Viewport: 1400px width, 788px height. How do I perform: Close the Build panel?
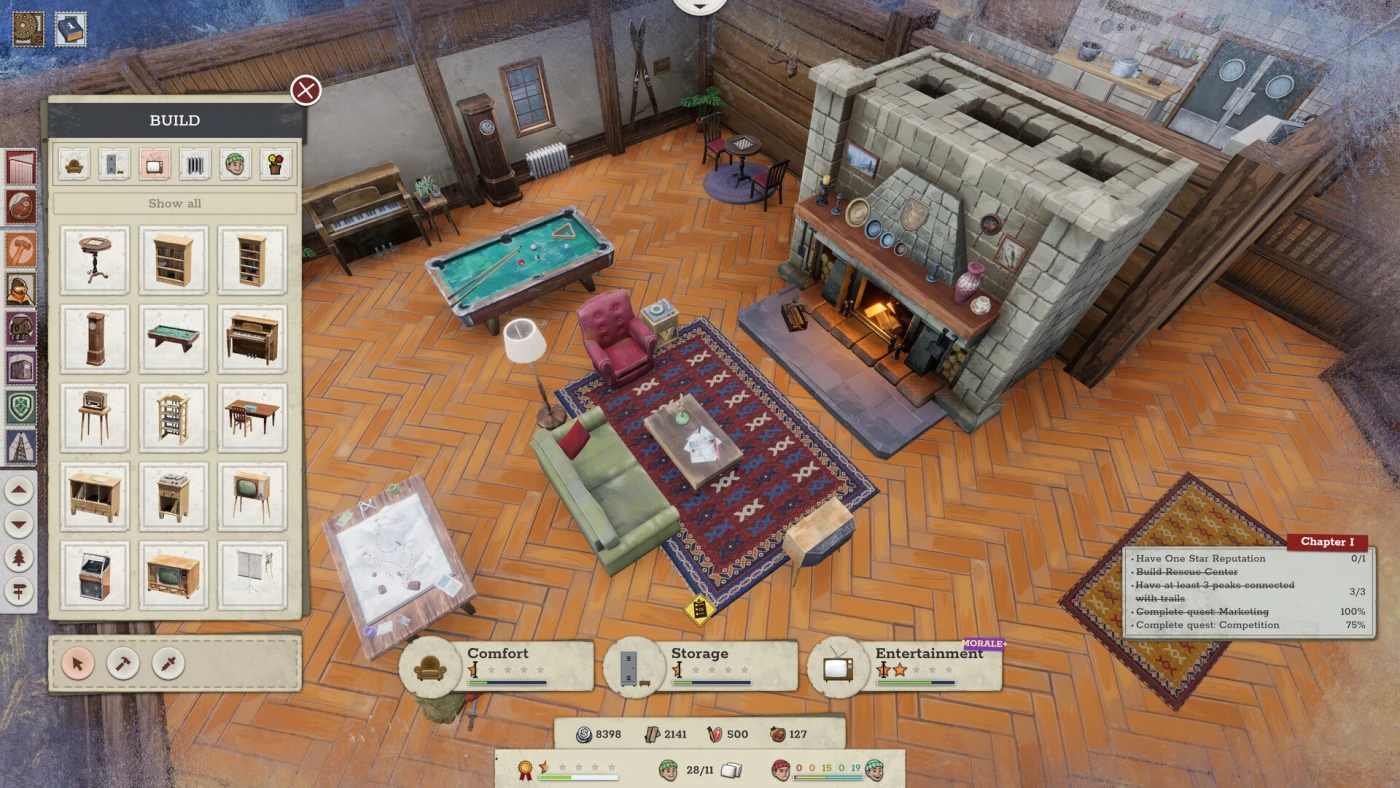point(305,91)
